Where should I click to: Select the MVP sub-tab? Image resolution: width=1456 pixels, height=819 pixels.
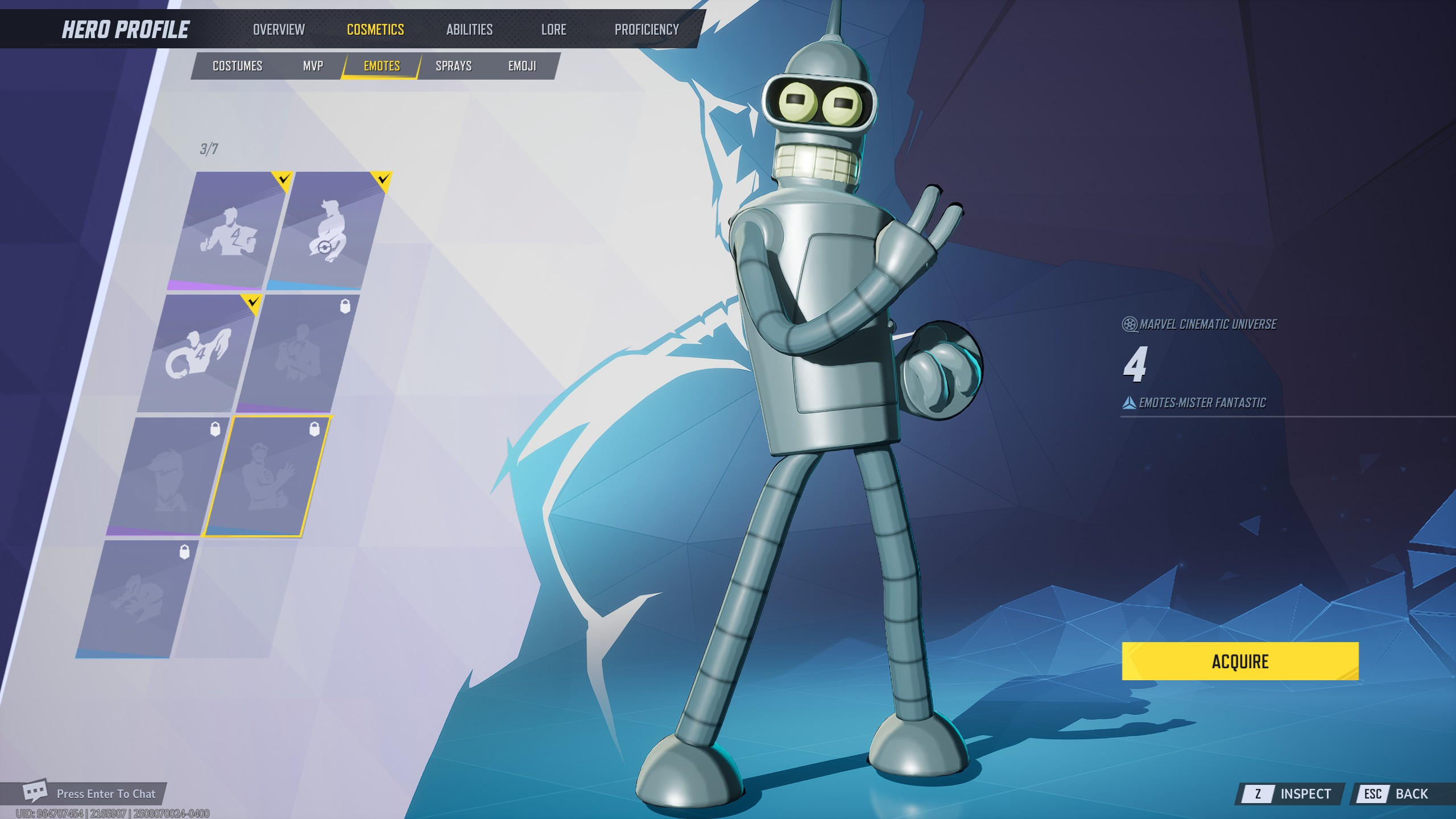pos(313,65)
